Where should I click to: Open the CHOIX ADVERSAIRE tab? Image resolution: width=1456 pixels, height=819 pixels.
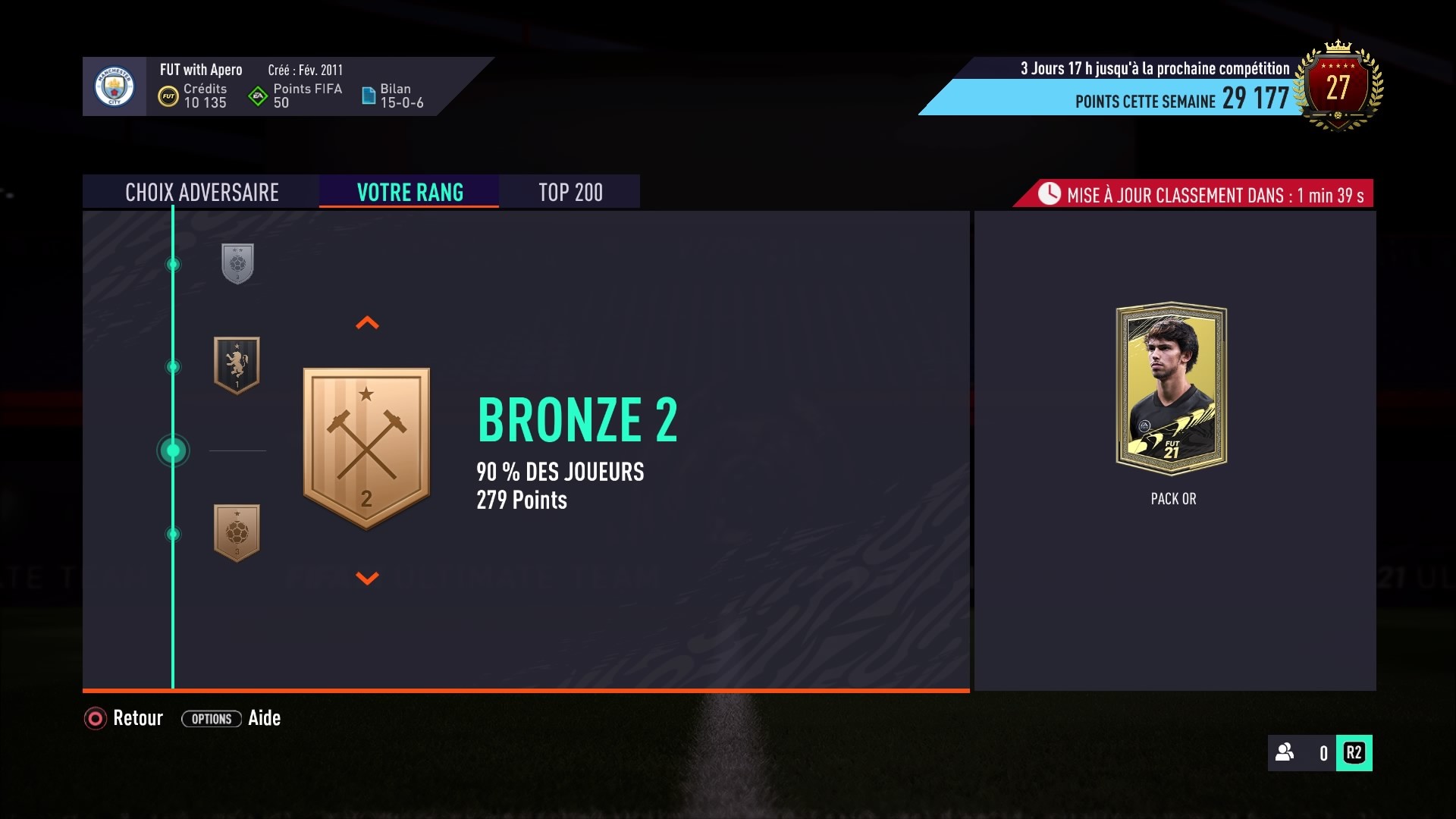pos(202,192)
